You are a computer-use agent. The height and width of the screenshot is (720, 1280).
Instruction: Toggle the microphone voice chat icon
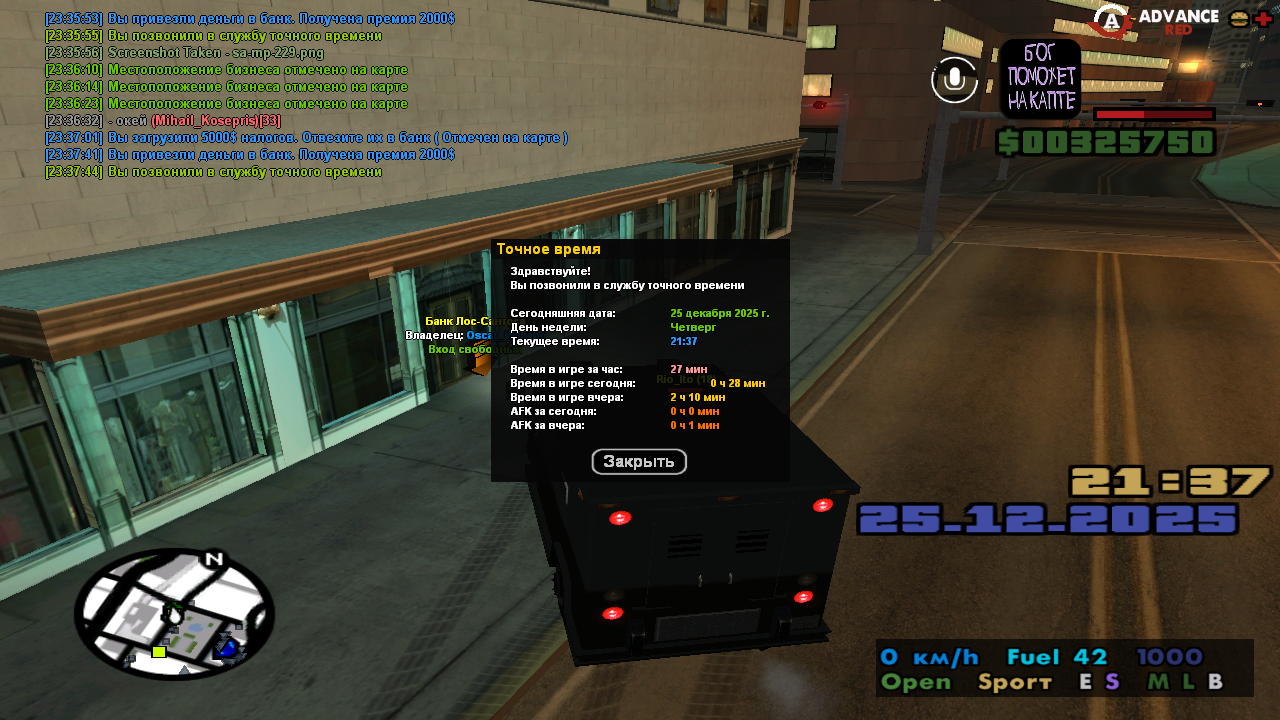coord(954,79)
